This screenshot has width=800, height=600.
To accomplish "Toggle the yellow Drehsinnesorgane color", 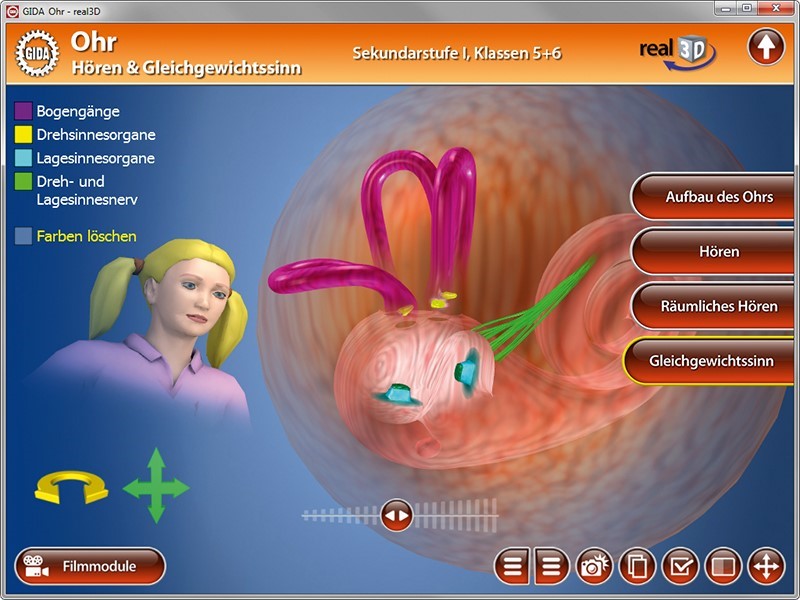I will click(x=23, y=135).
